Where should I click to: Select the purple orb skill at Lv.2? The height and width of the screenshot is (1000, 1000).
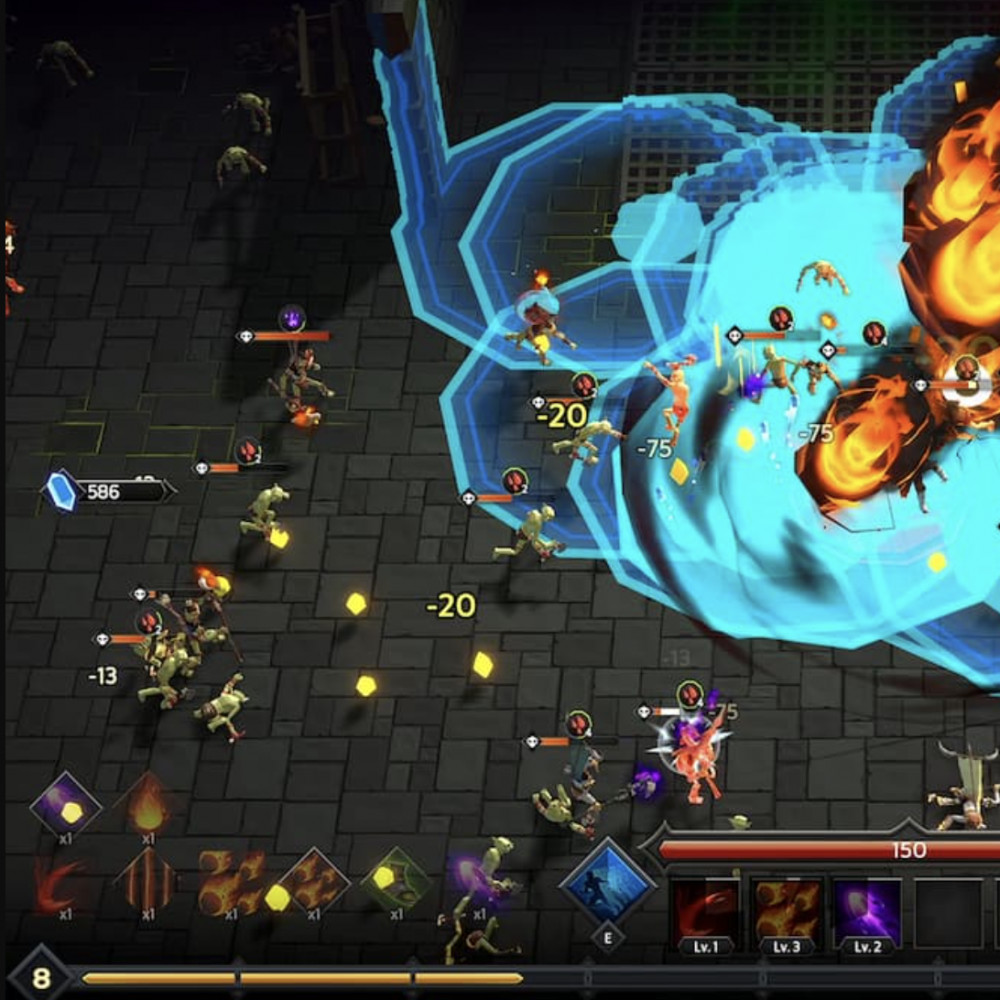click(x=867, y=912)
